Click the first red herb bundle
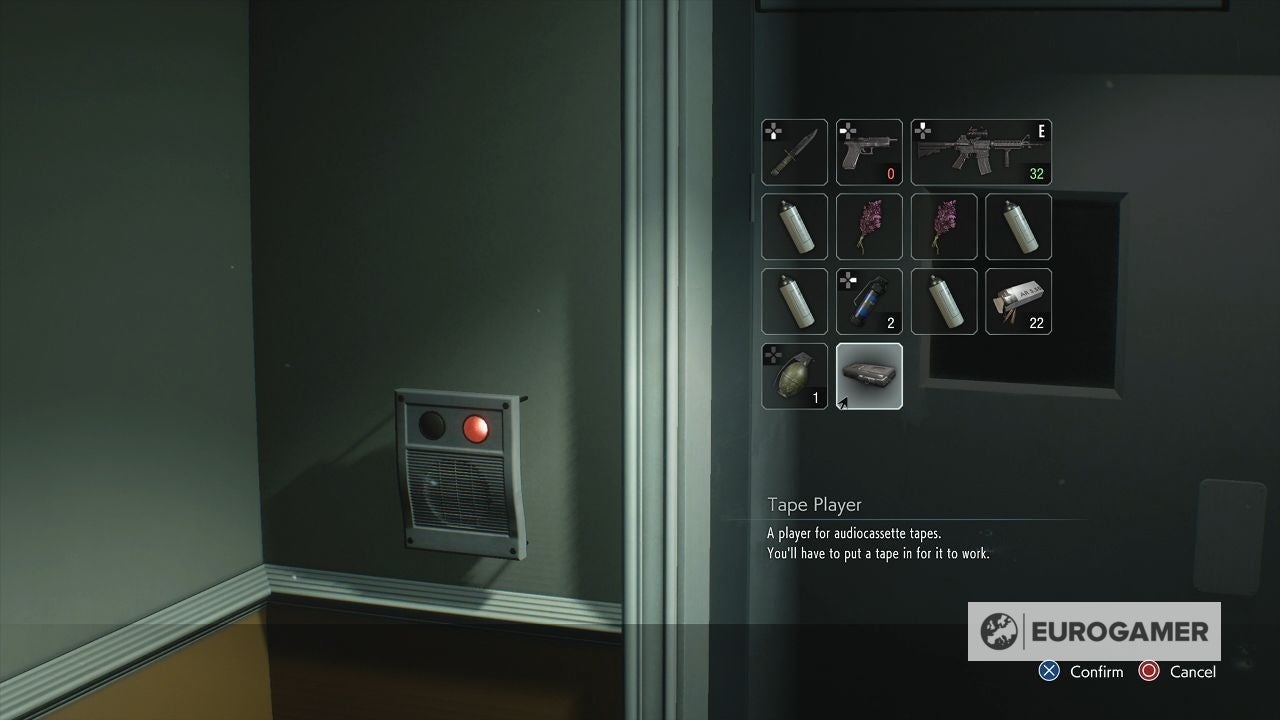Viewport: 1280px width, 720px height. coord(869,227)
